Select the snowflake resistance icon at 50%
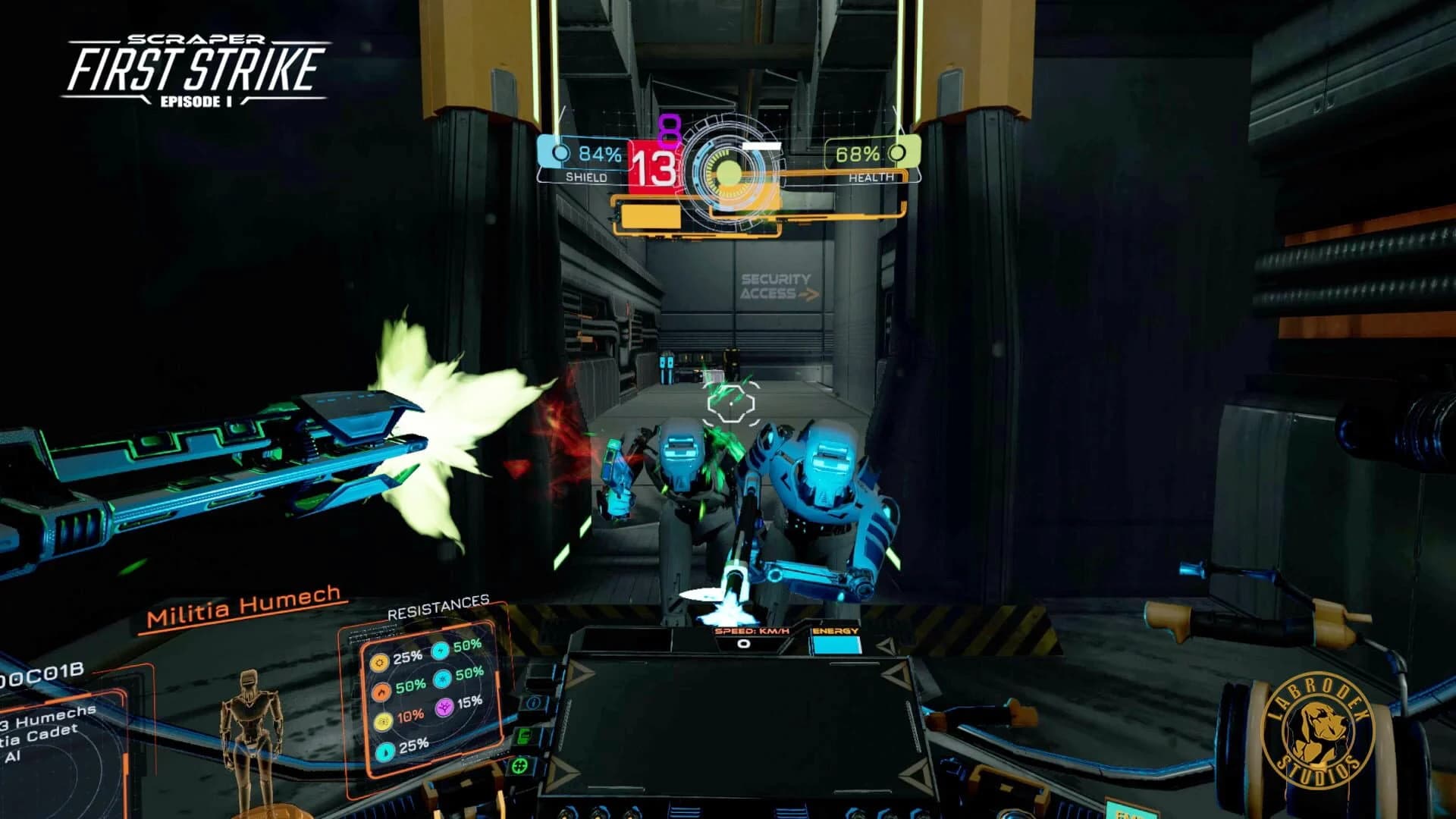Viewport: 1456px width, 819px height. 441,681
